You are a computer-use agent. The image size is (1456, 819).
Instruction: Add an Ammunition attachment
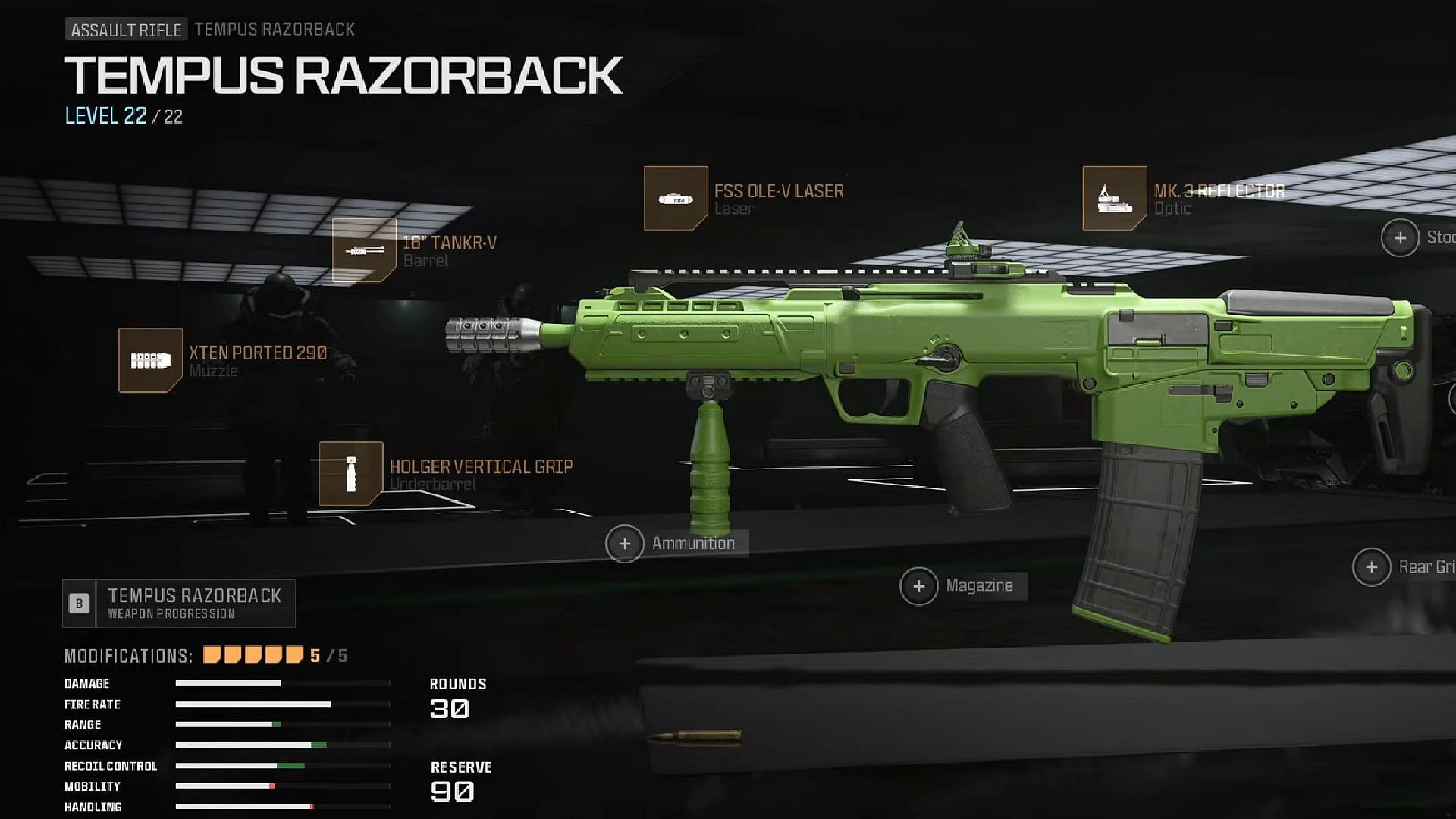pyautogui.click(x=625, y=544)
